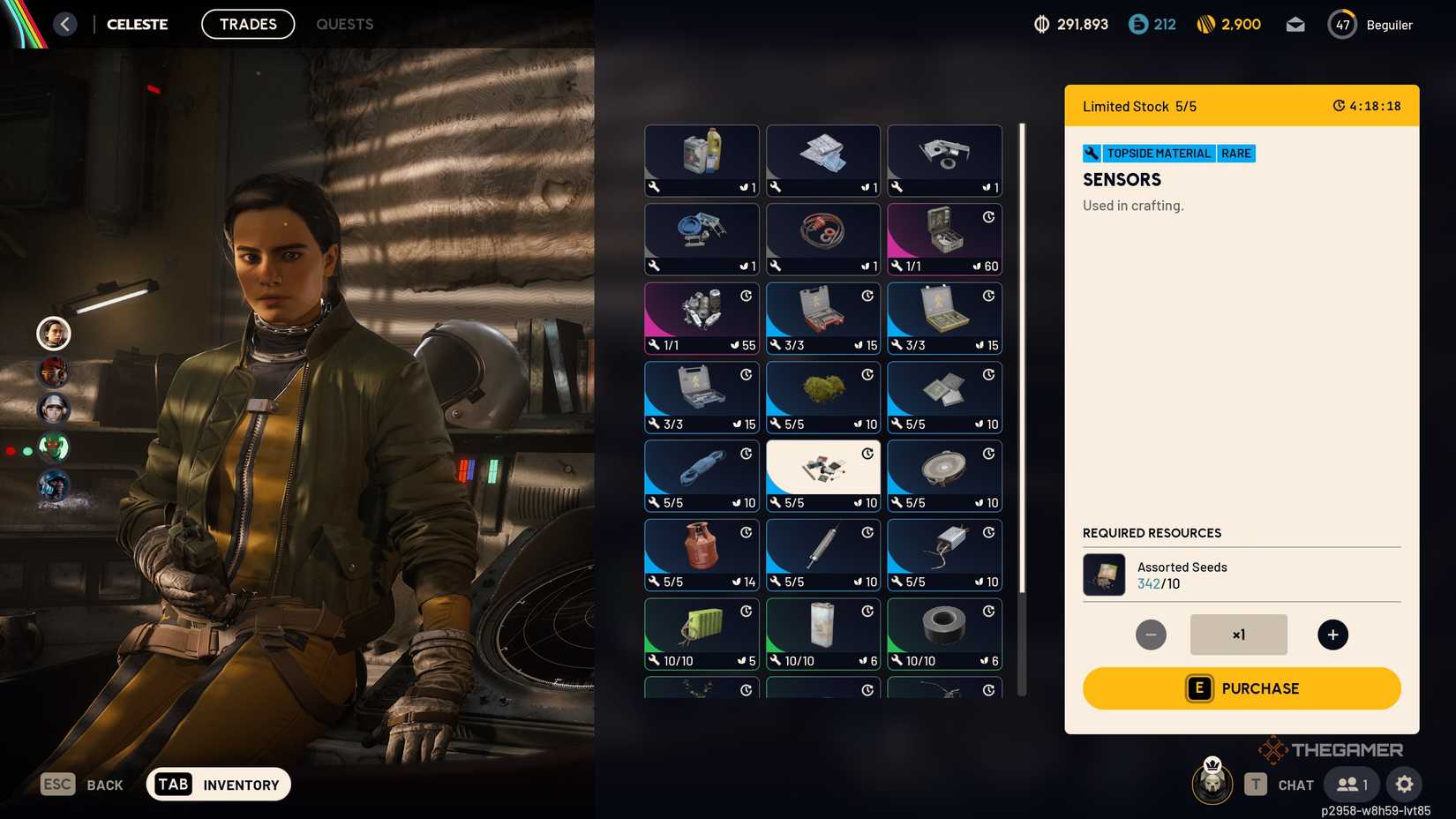Open chat with the T CHAT button
This screenshot has width=1456, height=819.
(x=1281, y=784)
